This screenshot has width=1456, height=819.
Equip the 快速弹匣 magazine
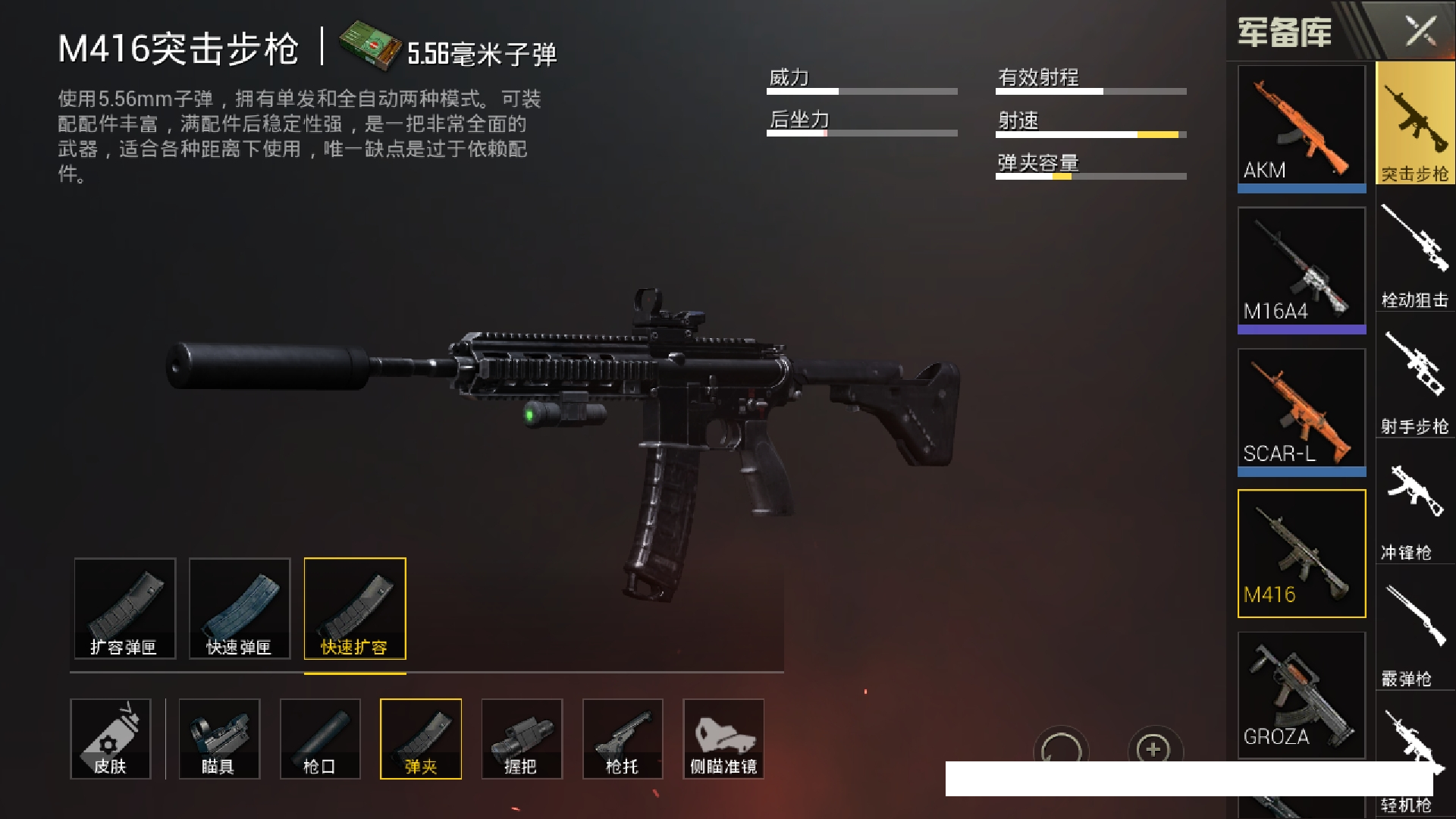[240, 608]
